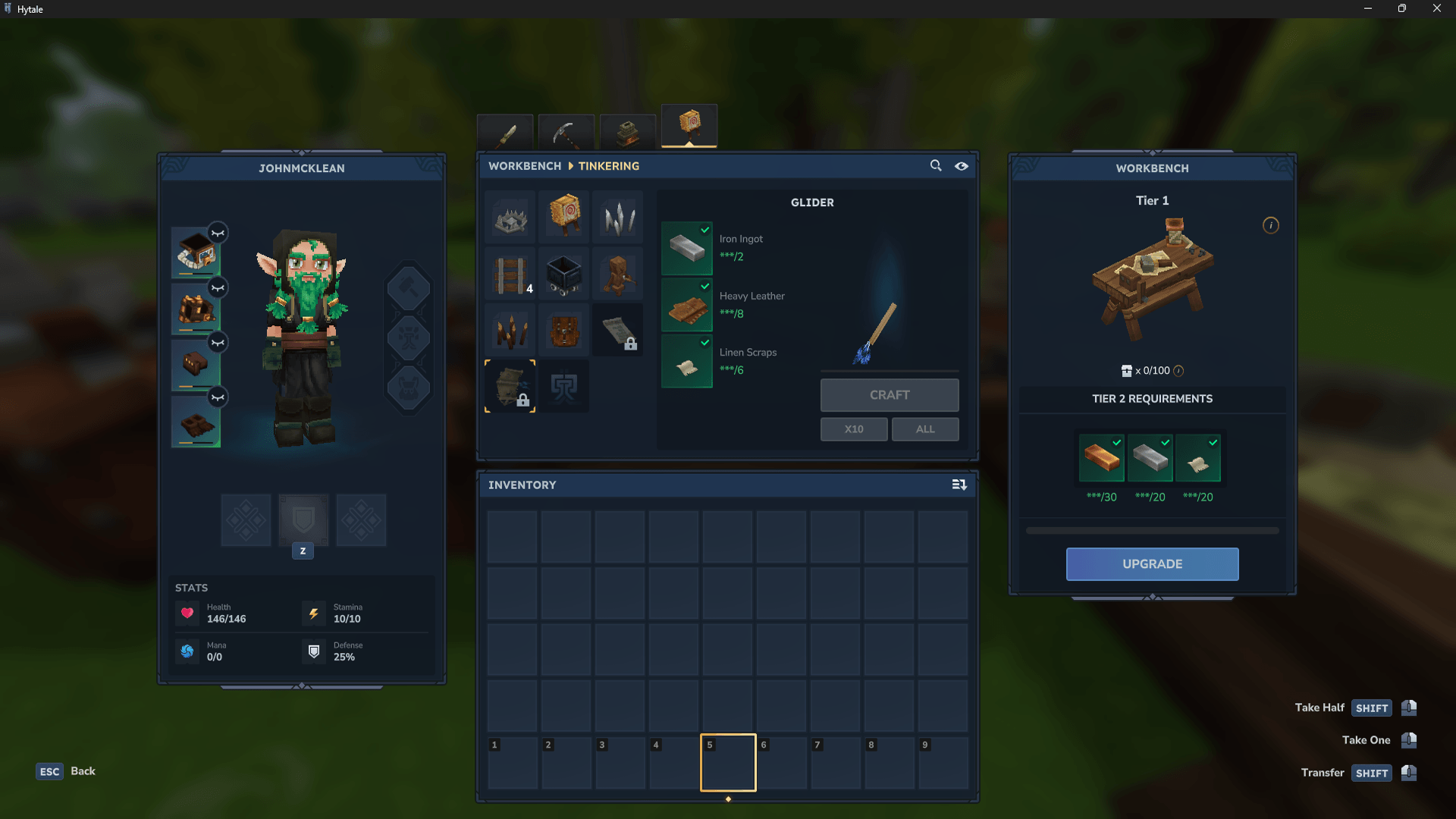Select inventory hotbar slot 5
1456x819 pixels.
pos(728,762)
